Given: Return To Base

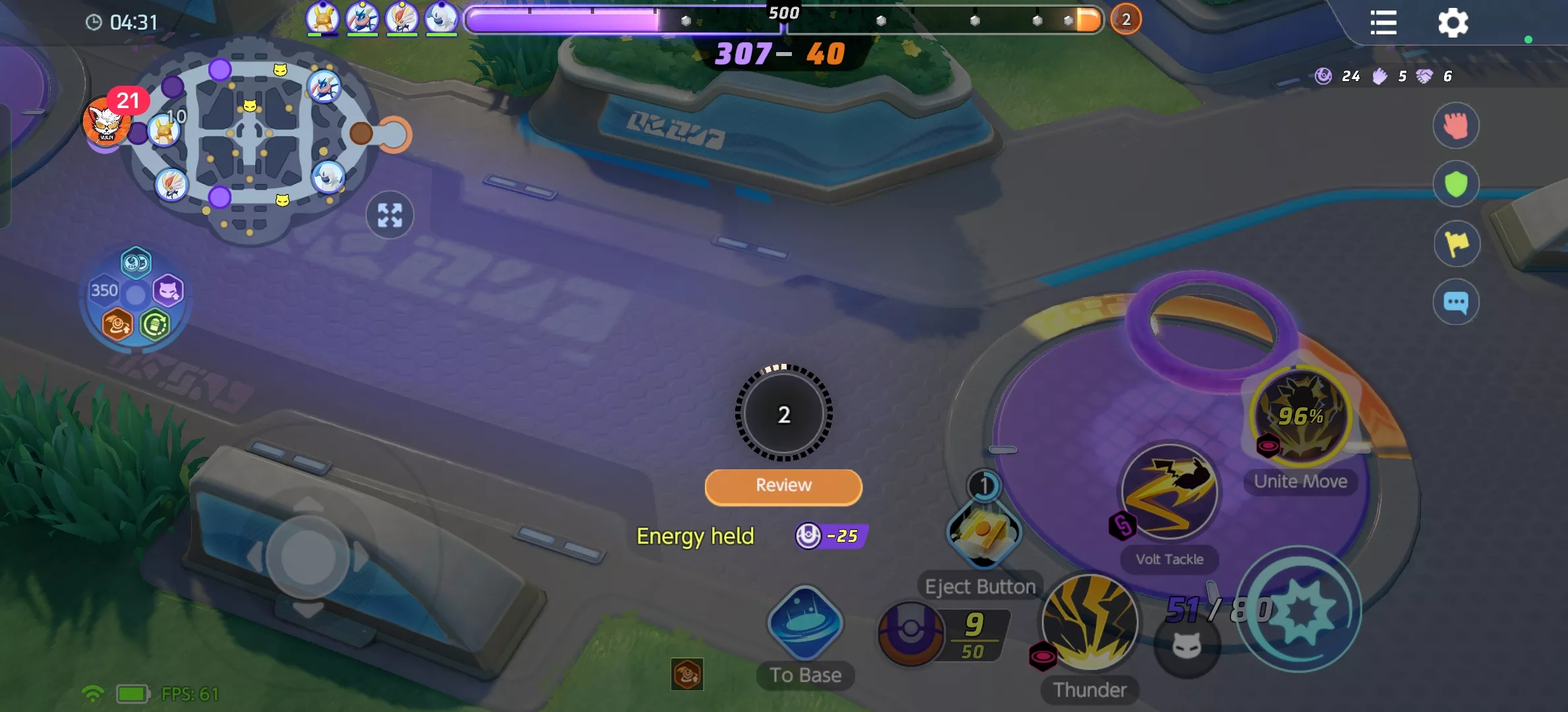Looking at the screenshot, I should pos(805,624).
